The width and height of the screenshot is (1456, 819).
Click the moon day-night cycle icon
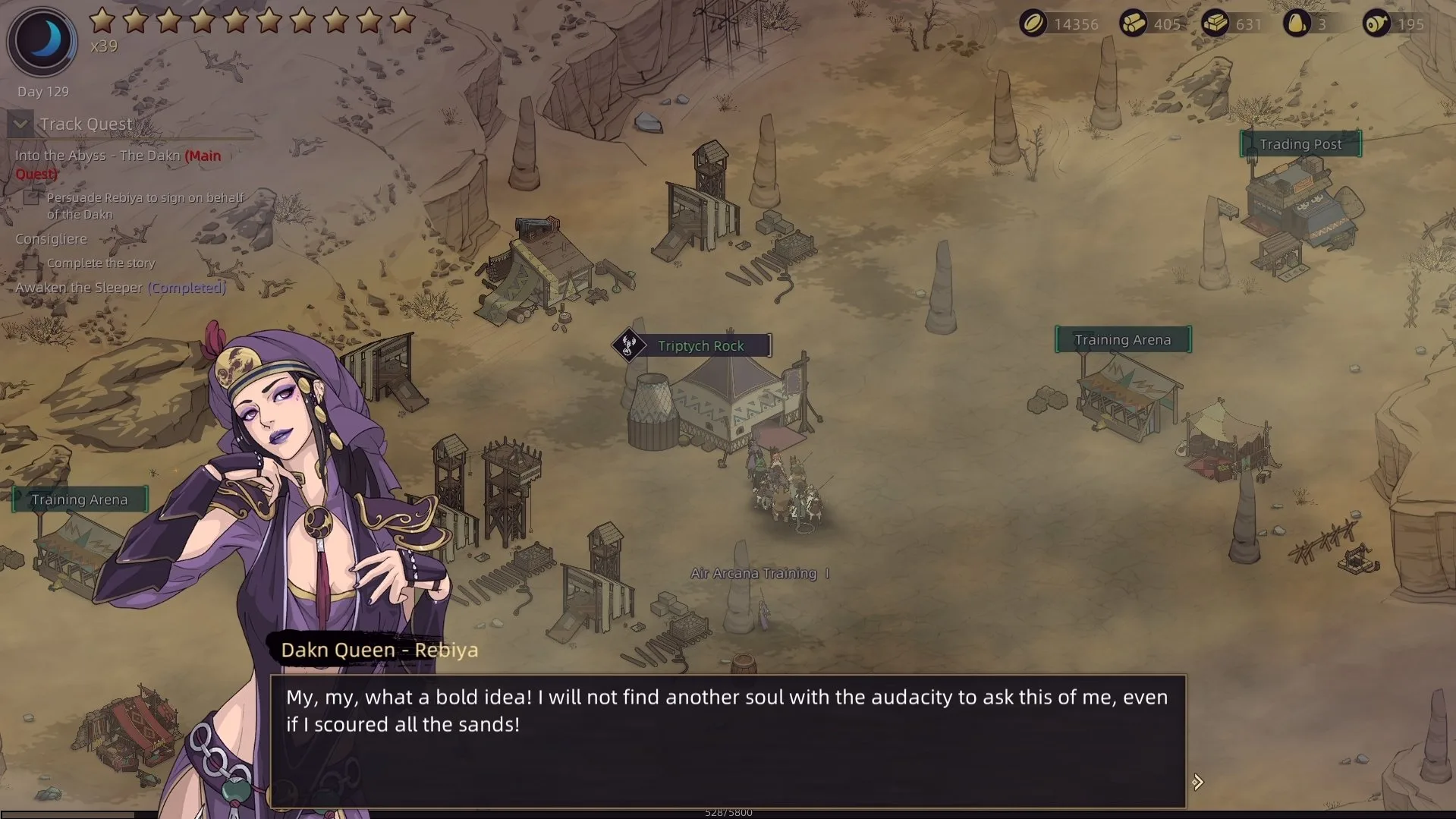42,40
